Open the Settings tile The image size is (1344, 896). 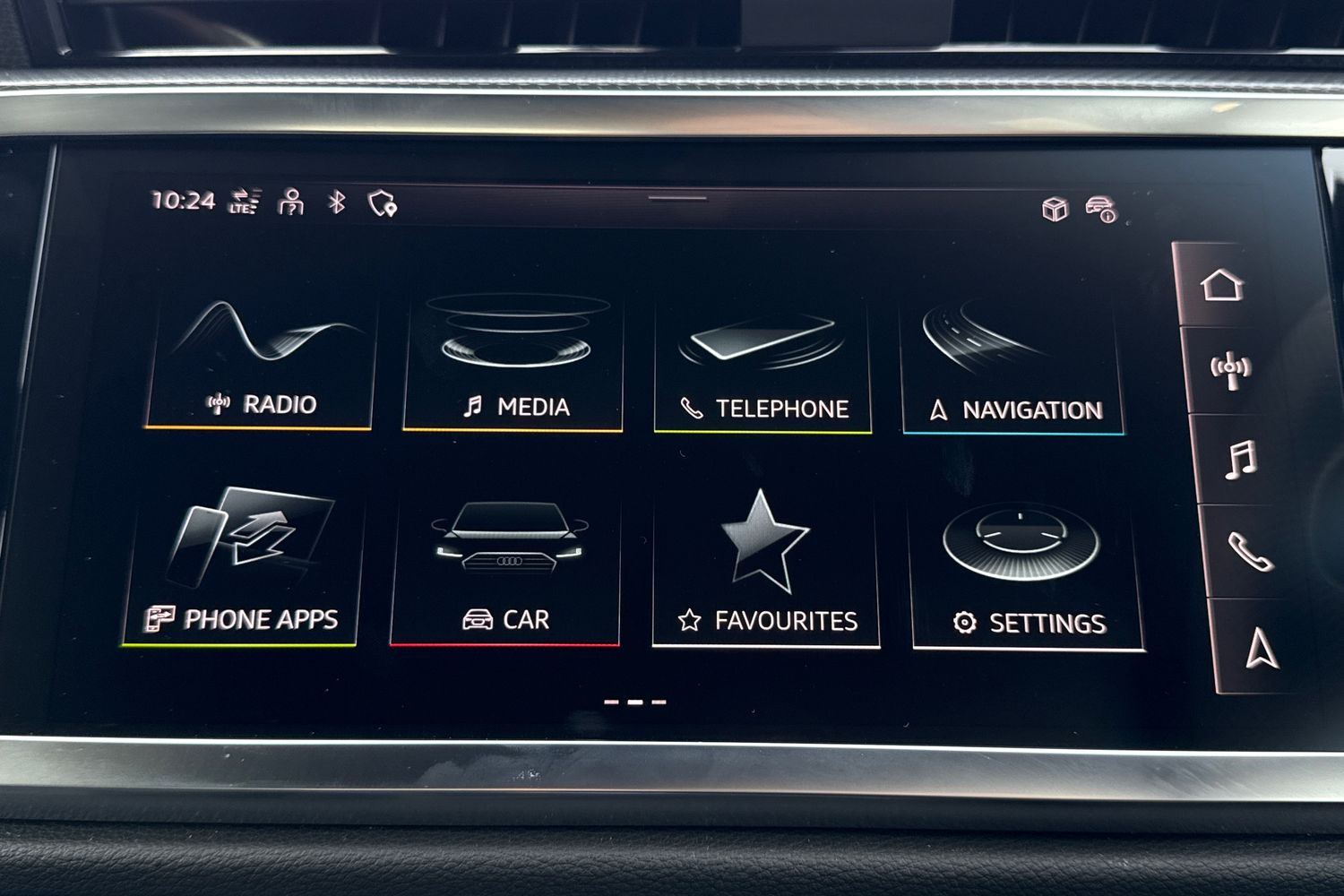pos(1027,573)
